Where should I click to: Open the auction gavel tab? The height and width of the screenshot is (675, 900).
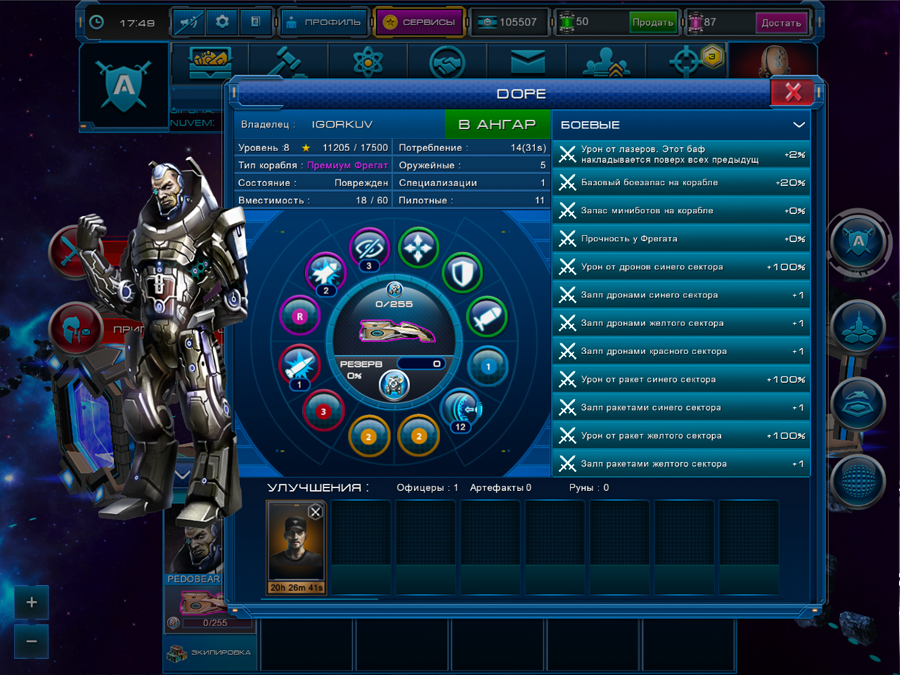pos(289,63)
